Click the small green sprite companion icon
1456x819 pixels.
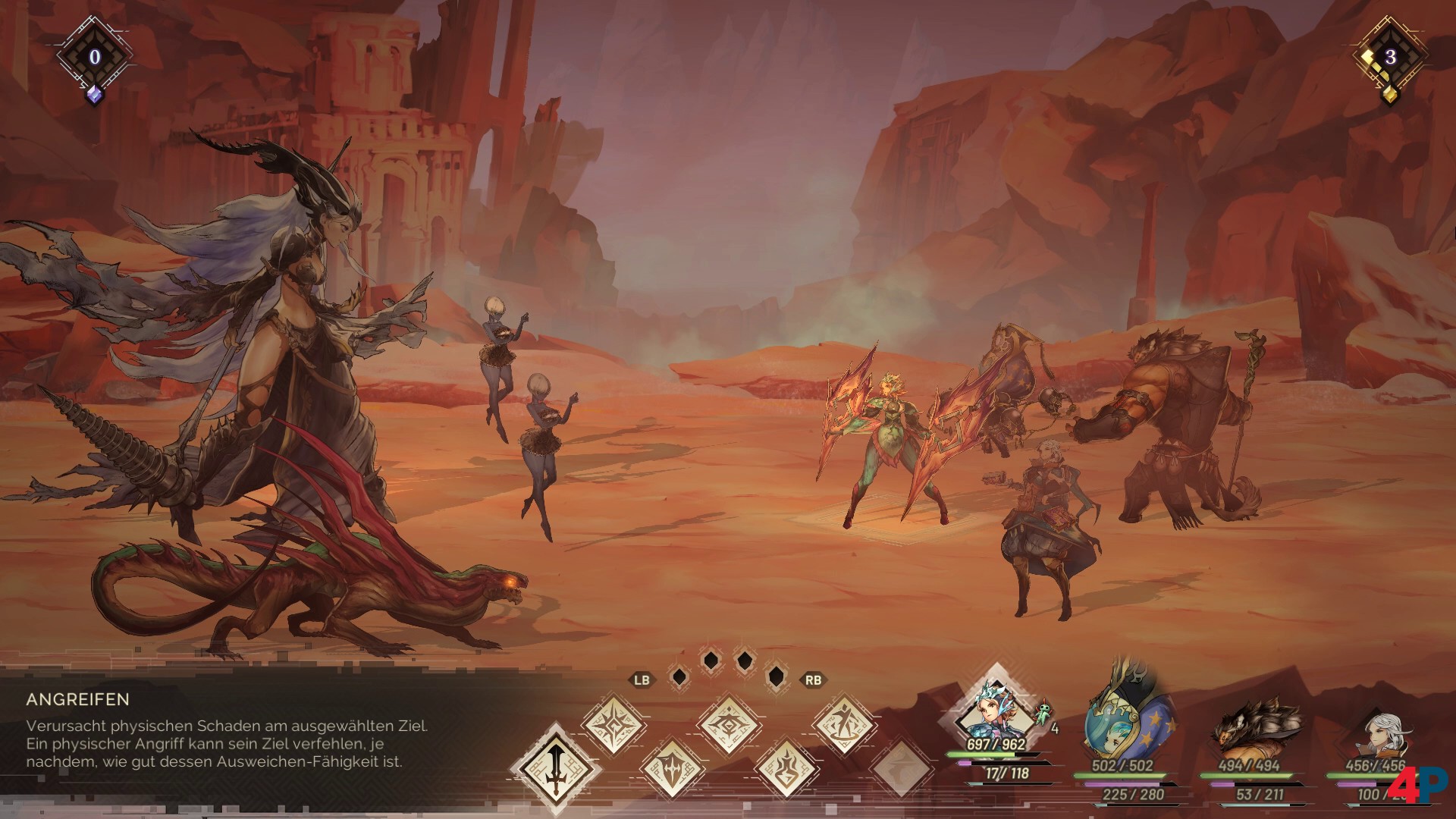tap(1044, 713)
